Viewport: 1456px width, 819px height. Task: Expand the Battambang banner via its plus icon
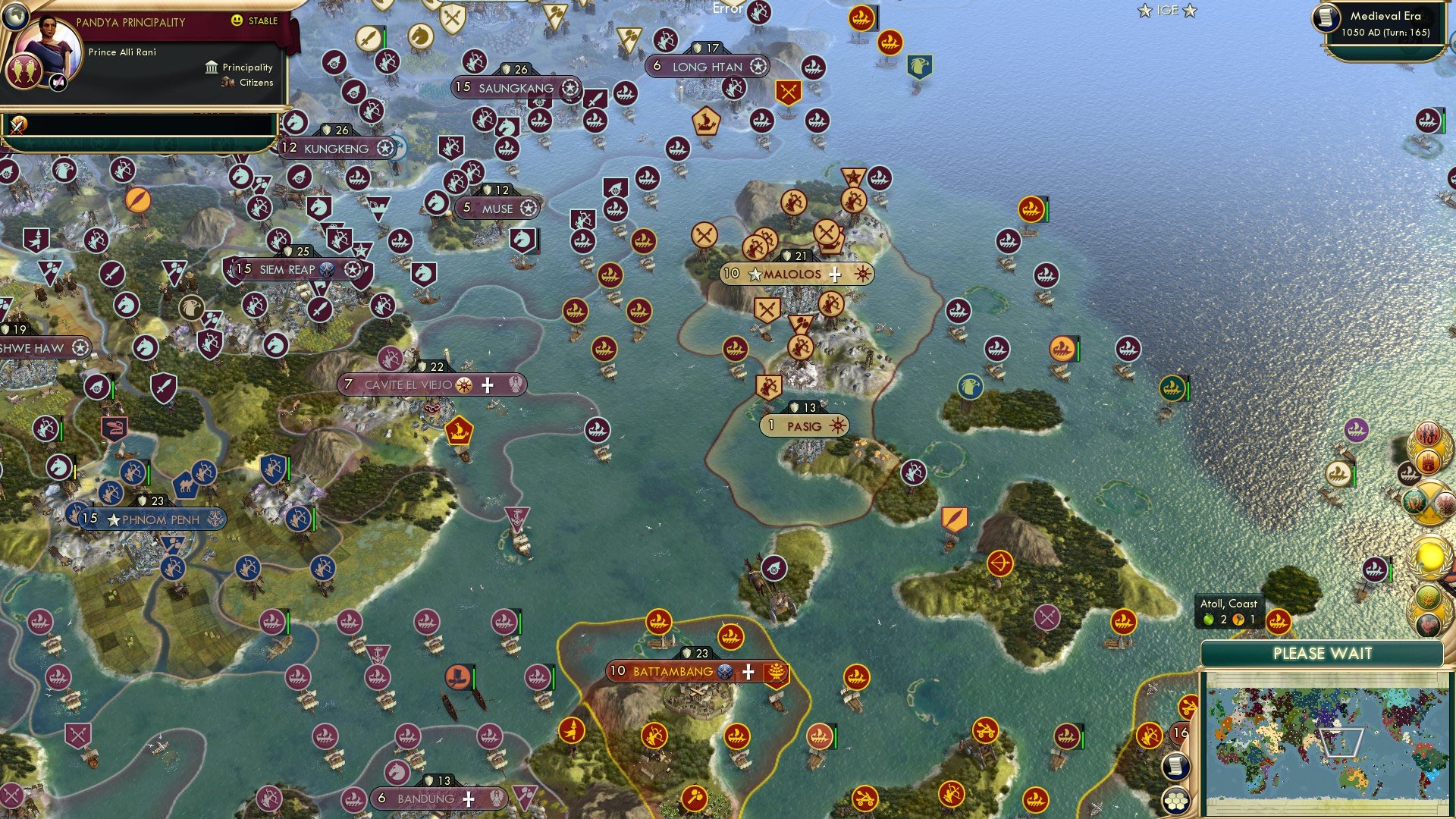point(748,673)
